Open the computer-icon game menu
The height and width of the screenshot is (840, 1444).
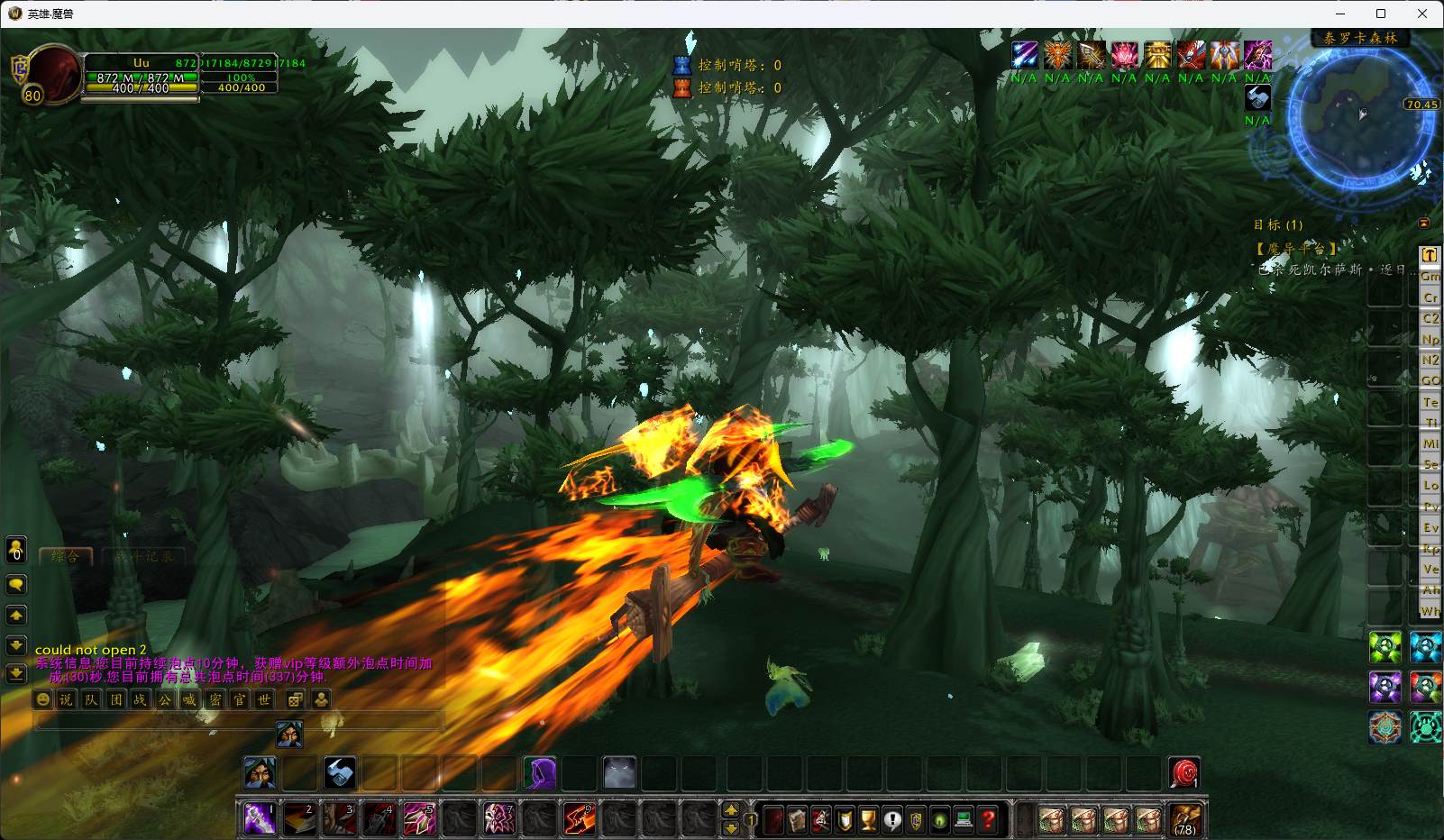pyautogui.click(x=964, y=819)
